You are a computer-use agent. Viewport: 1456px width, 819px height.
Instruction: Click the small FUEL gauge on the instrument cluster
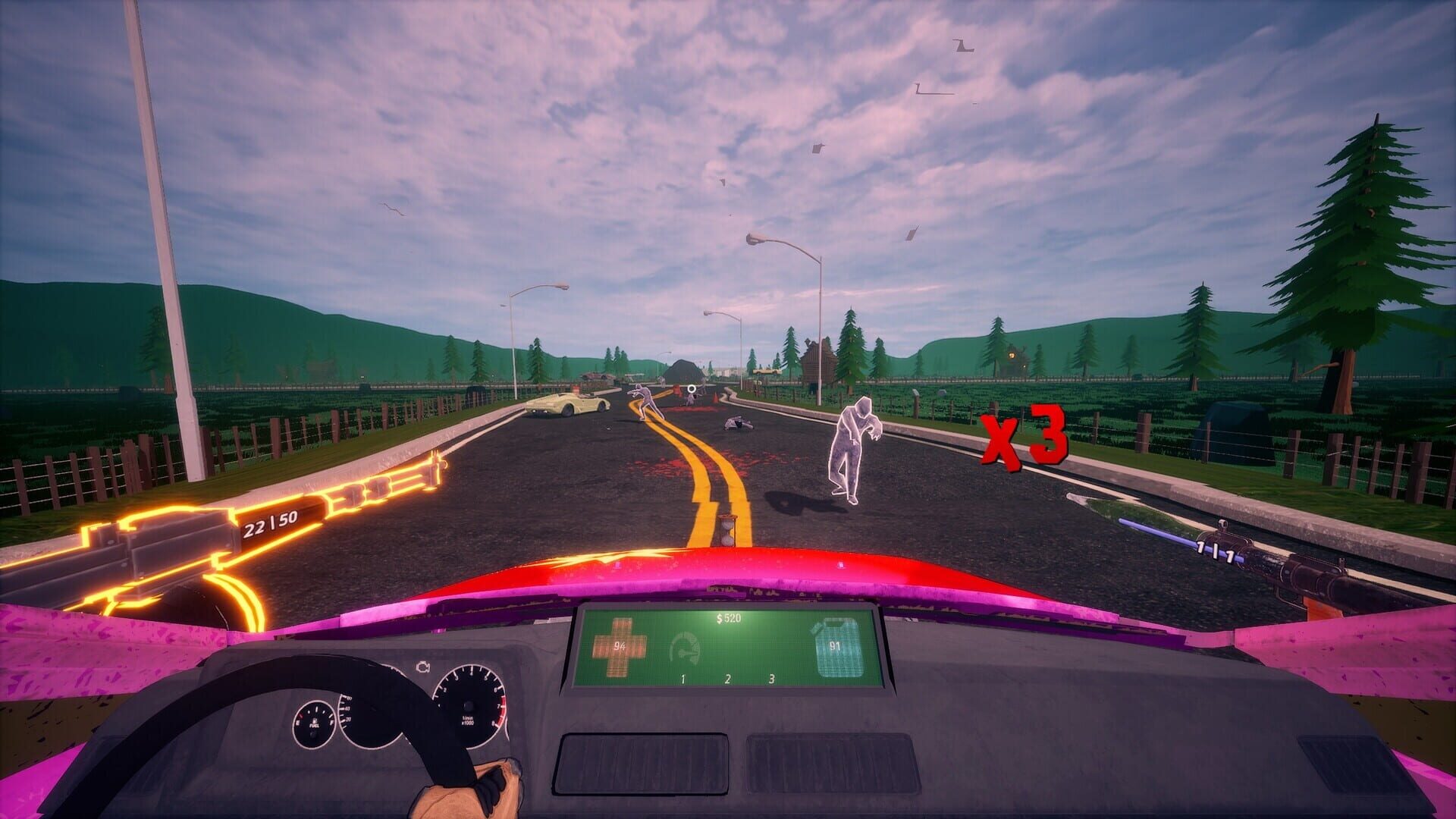click(315, 722)
